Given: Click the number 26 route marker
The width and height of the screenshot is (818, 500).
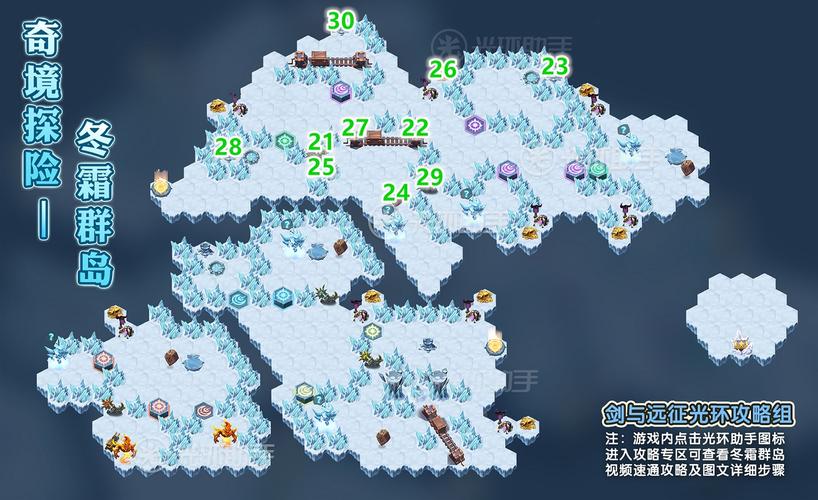Looking at the screenshot, I should click(x=443, y=69).
